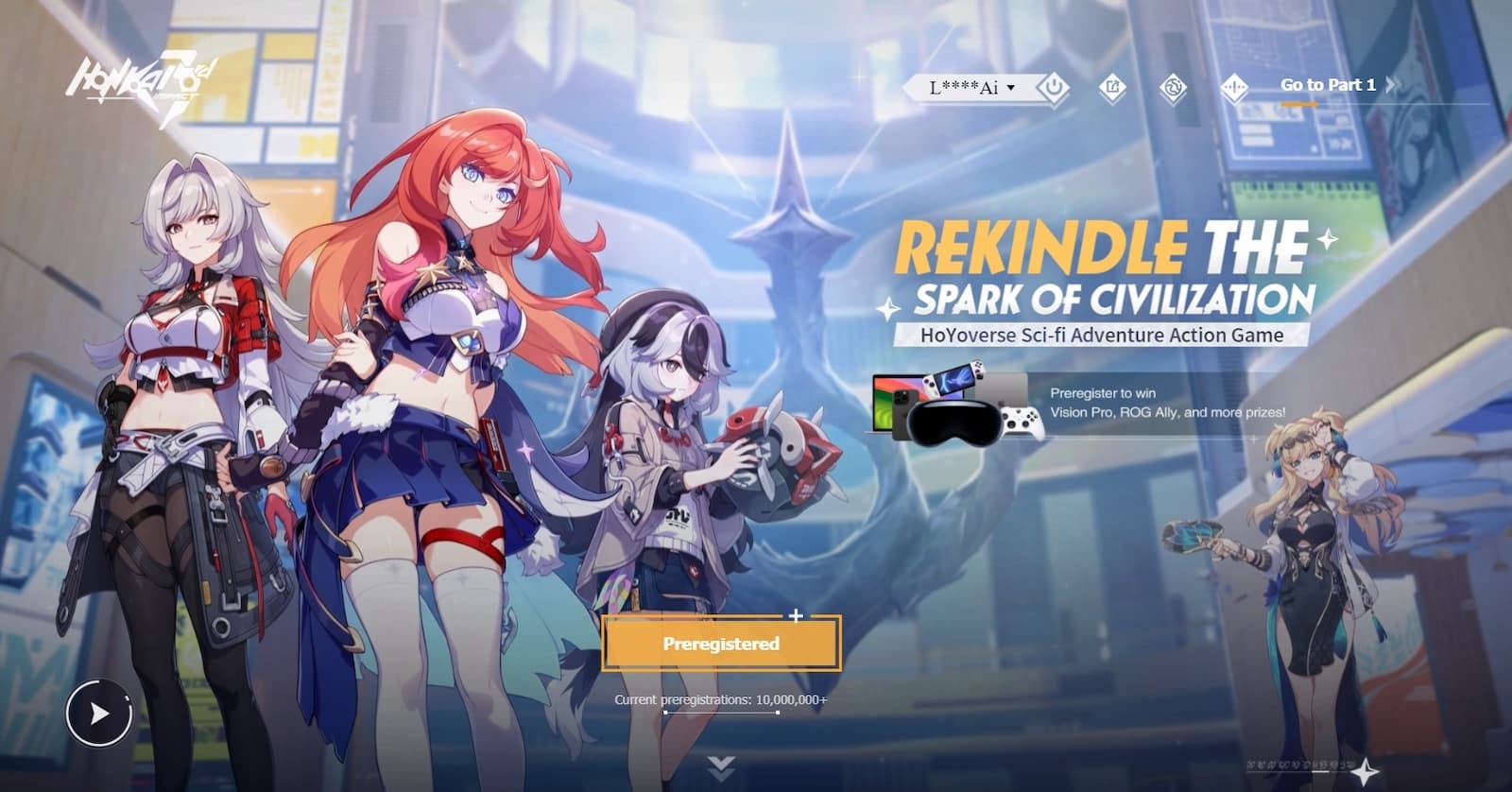1512x792 pixels.
Task: Log out with the power icon
Action: click(1054, 88)
